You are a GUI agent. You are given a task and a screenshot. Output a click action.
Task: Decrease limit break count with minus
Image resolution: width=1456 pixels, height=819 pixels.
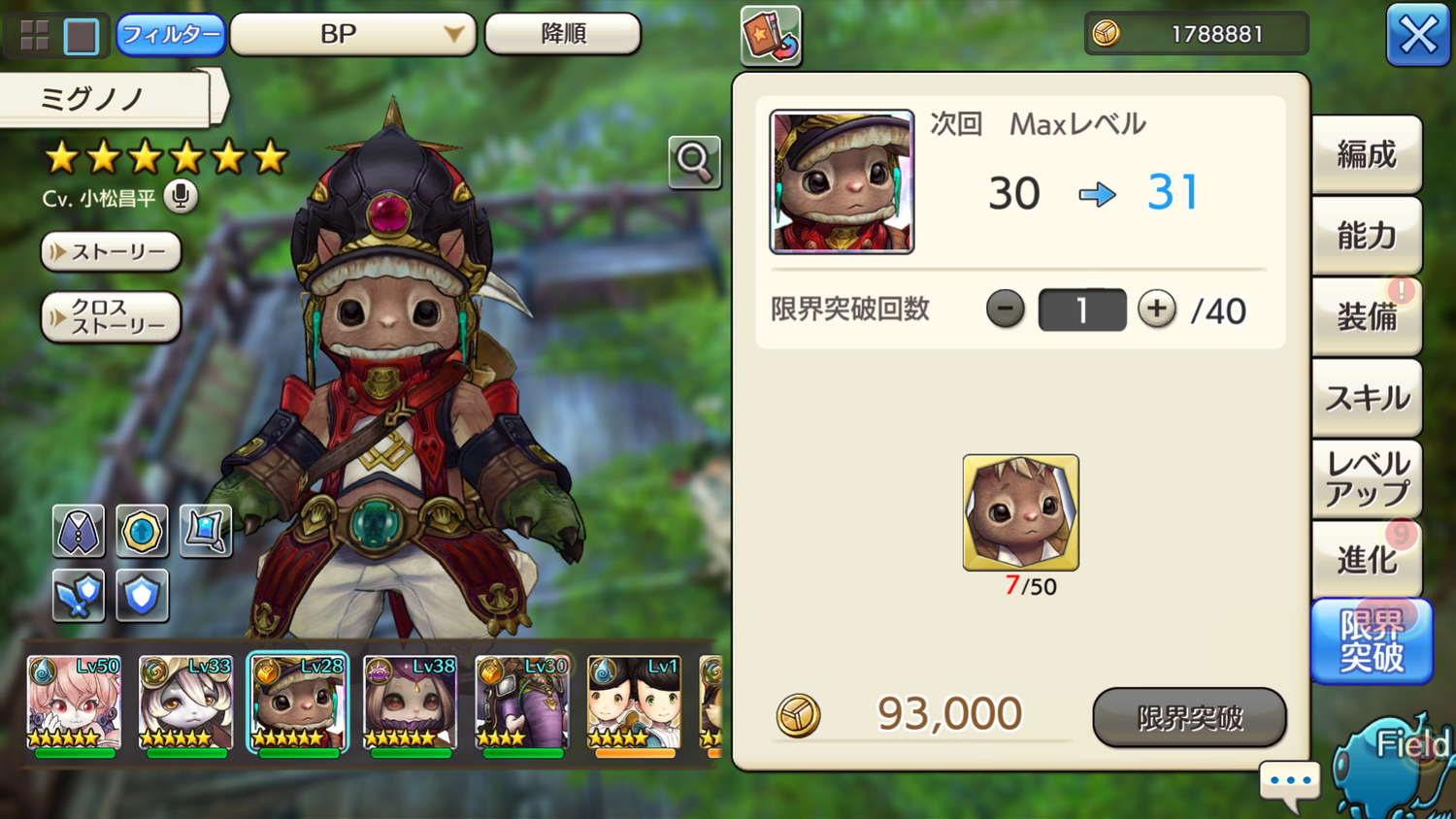[x=1005, y=310]
